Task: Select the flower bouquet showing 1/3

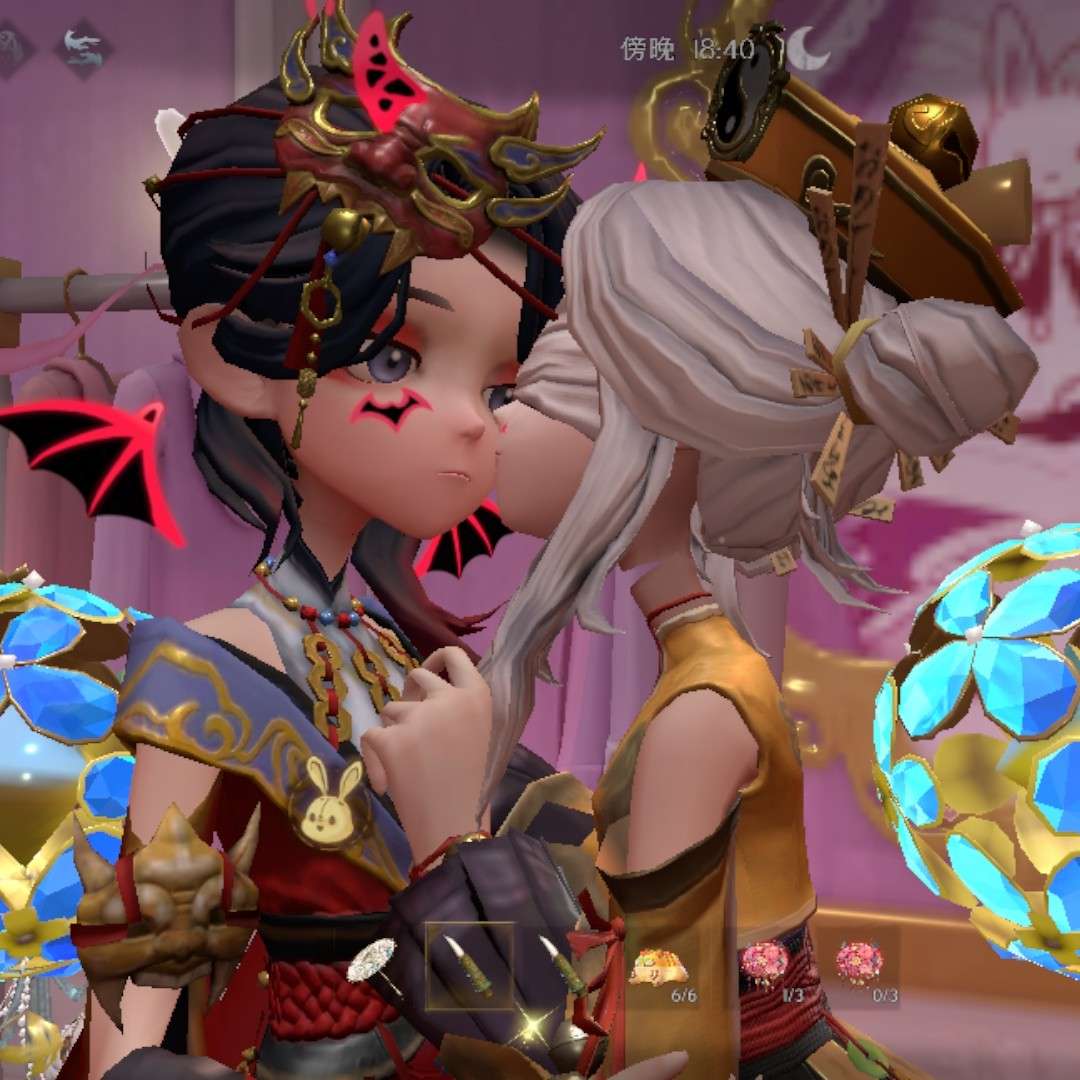Action: (764, 964)
